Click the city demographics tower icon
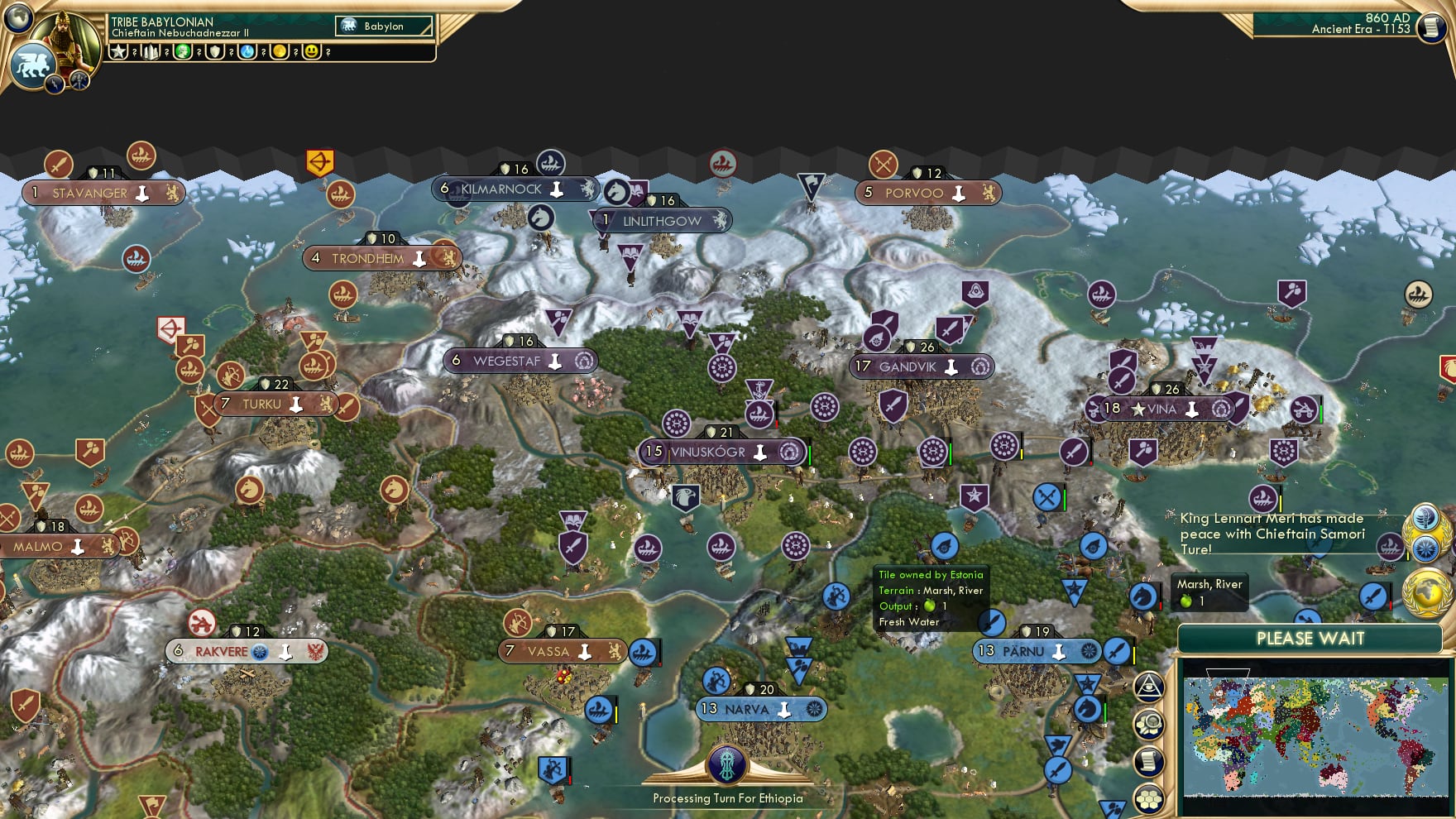Viewport: 1456px width, 819px height. pyautogui.click(x=151, y=51)
